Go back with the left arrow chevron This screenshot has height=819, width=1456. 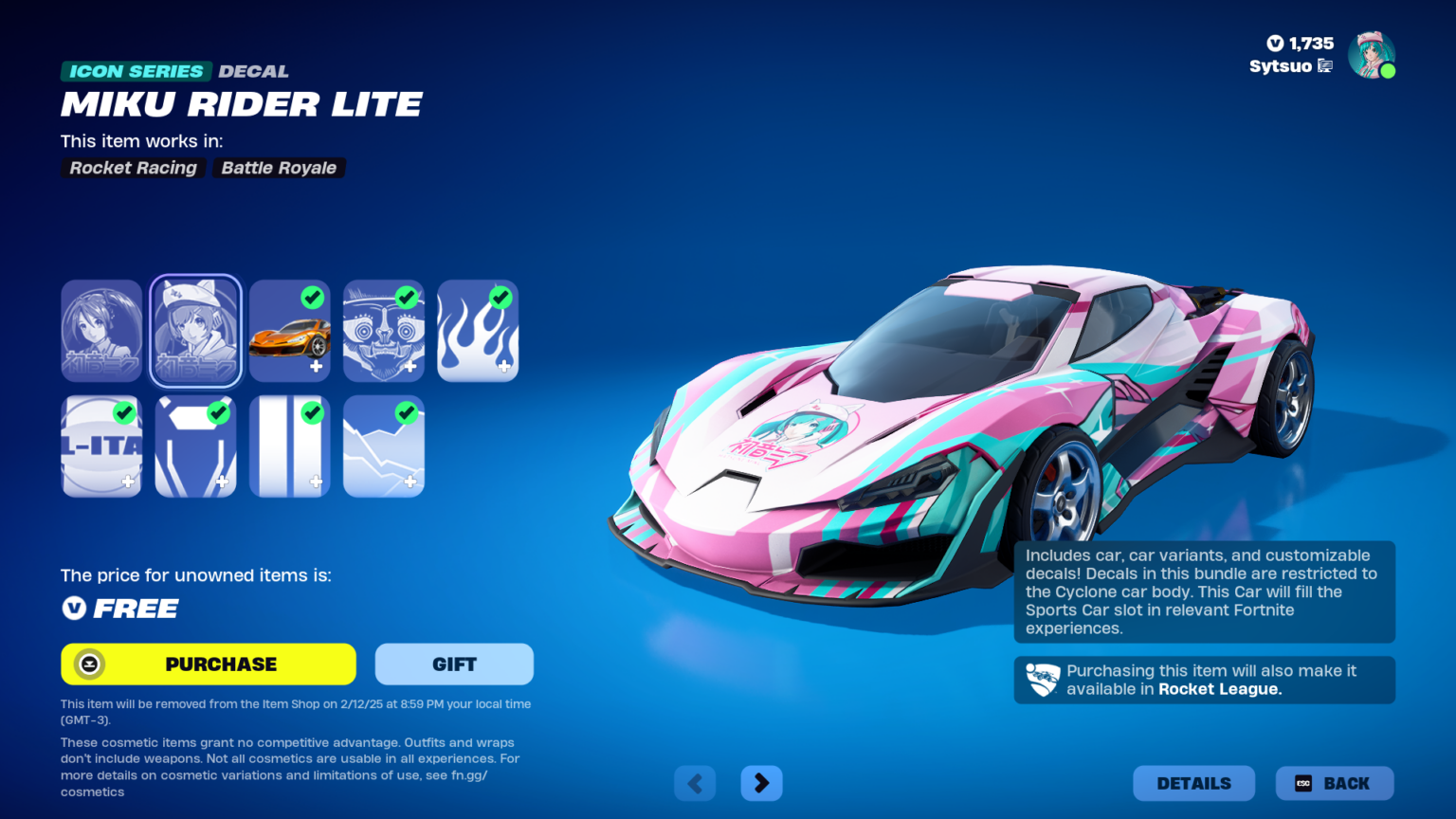[695, 783]
